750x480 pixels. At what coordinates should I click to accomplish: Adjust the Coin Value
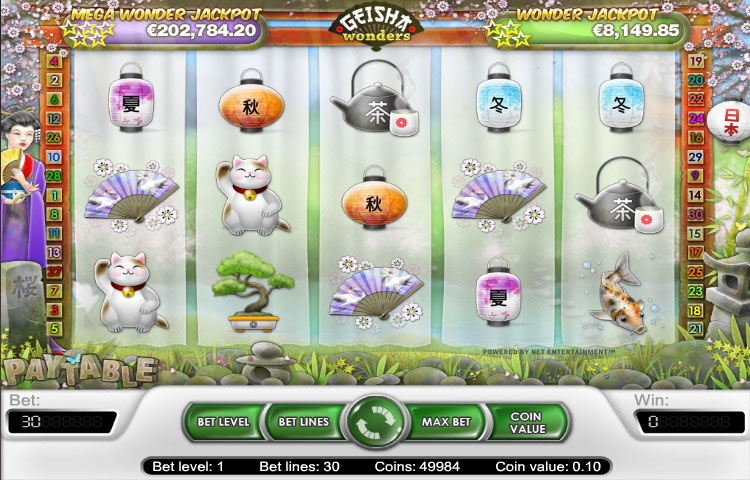pos(525,422)
